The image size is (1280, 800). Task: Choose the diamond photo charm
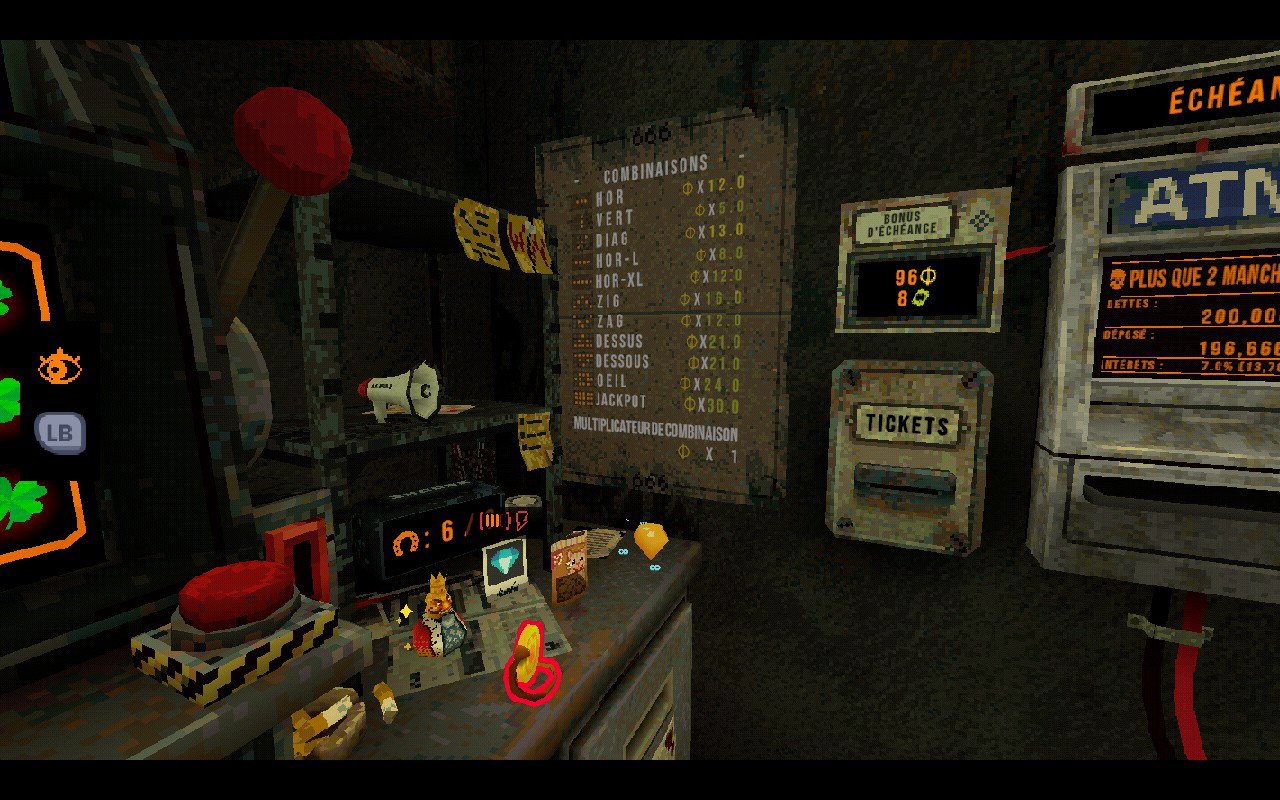[504, 566]
